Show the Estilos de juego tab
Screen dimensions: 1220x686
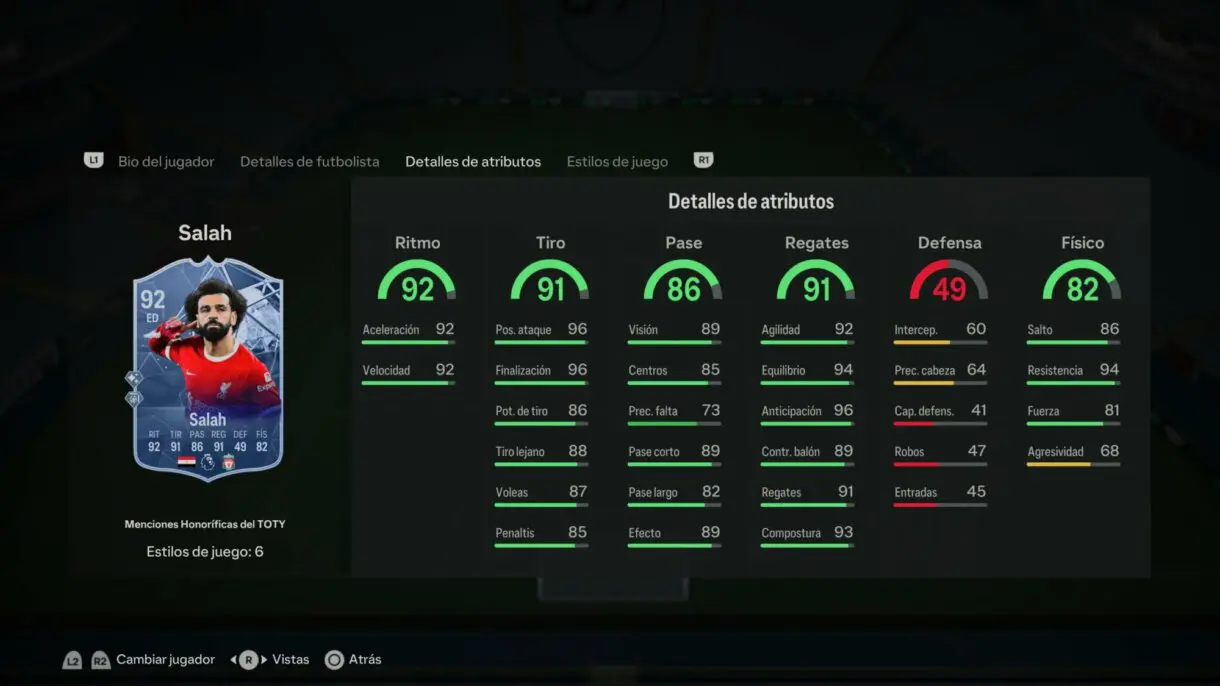pos(617,161)
